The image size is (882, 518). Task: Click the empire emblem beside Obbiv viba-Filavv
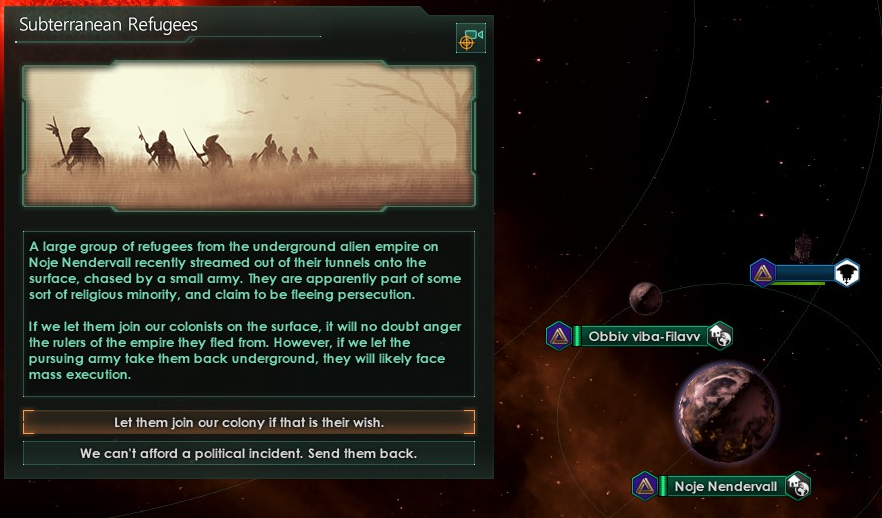coord(559,336)
